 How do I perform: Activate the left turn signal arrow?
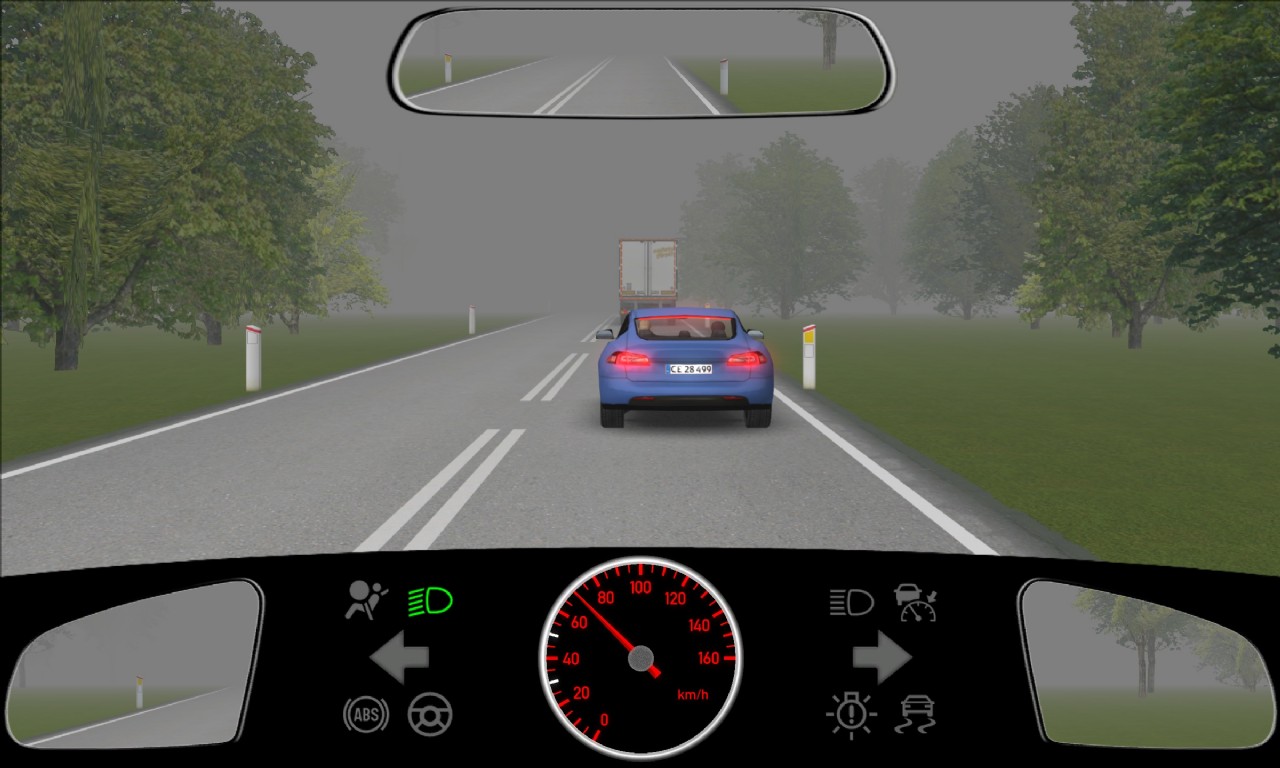click(x=399, y=658)
